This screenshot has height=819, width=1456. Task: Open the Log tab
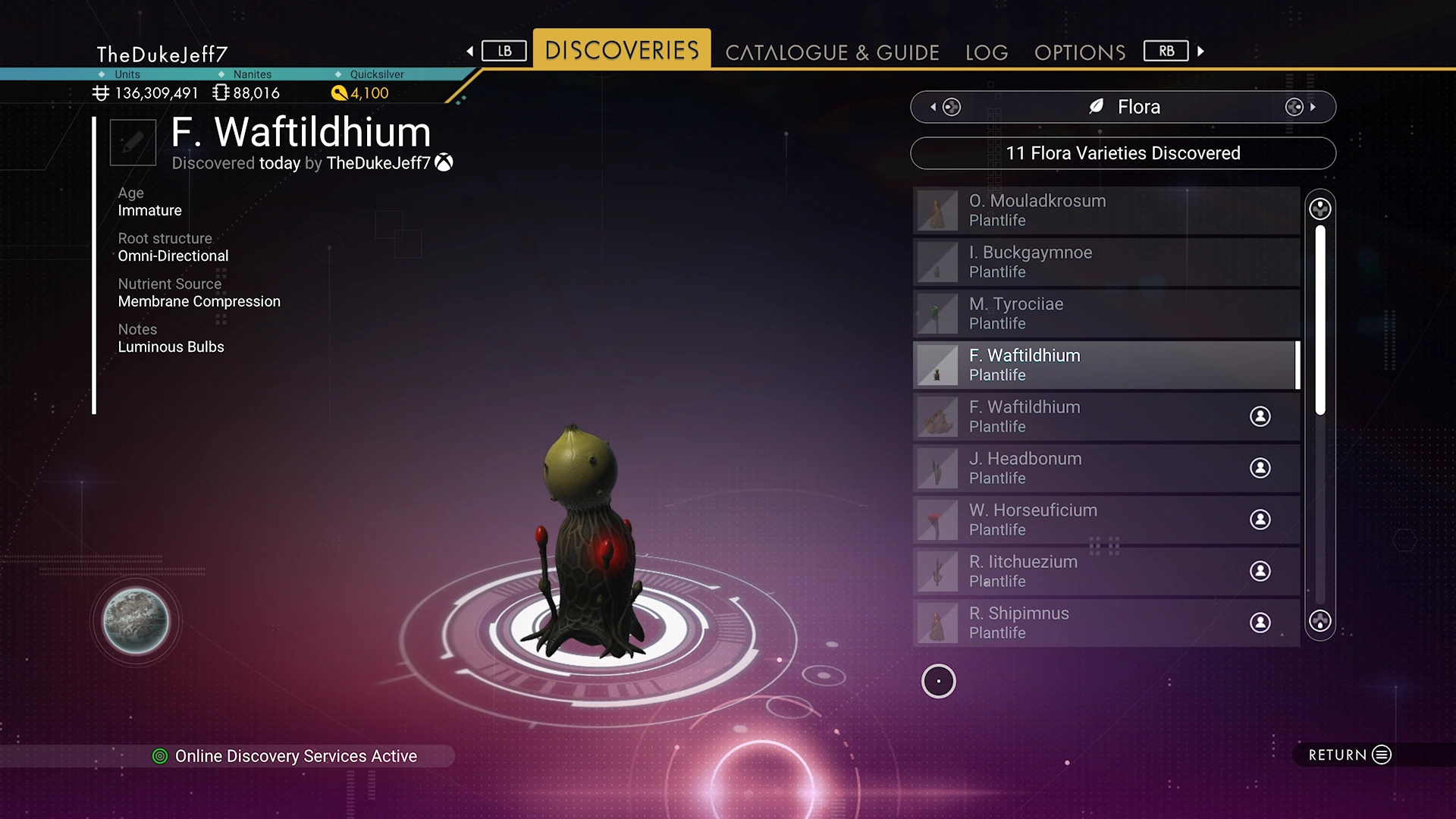click(987, 52)
